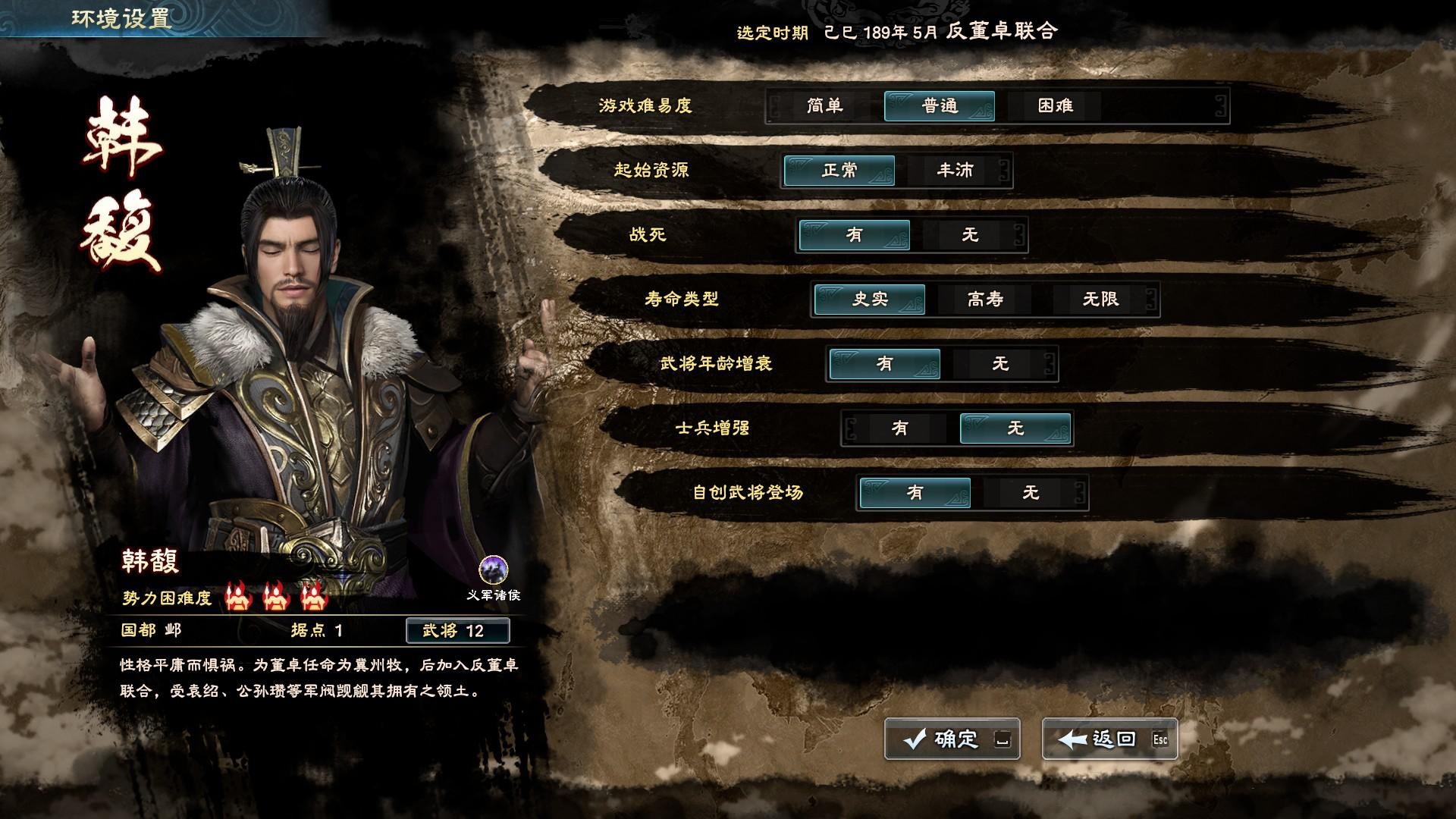Enable 士兵增强 by selecting 有
The height and width of the screenshot is (819, 1456).
pos(900,428)
